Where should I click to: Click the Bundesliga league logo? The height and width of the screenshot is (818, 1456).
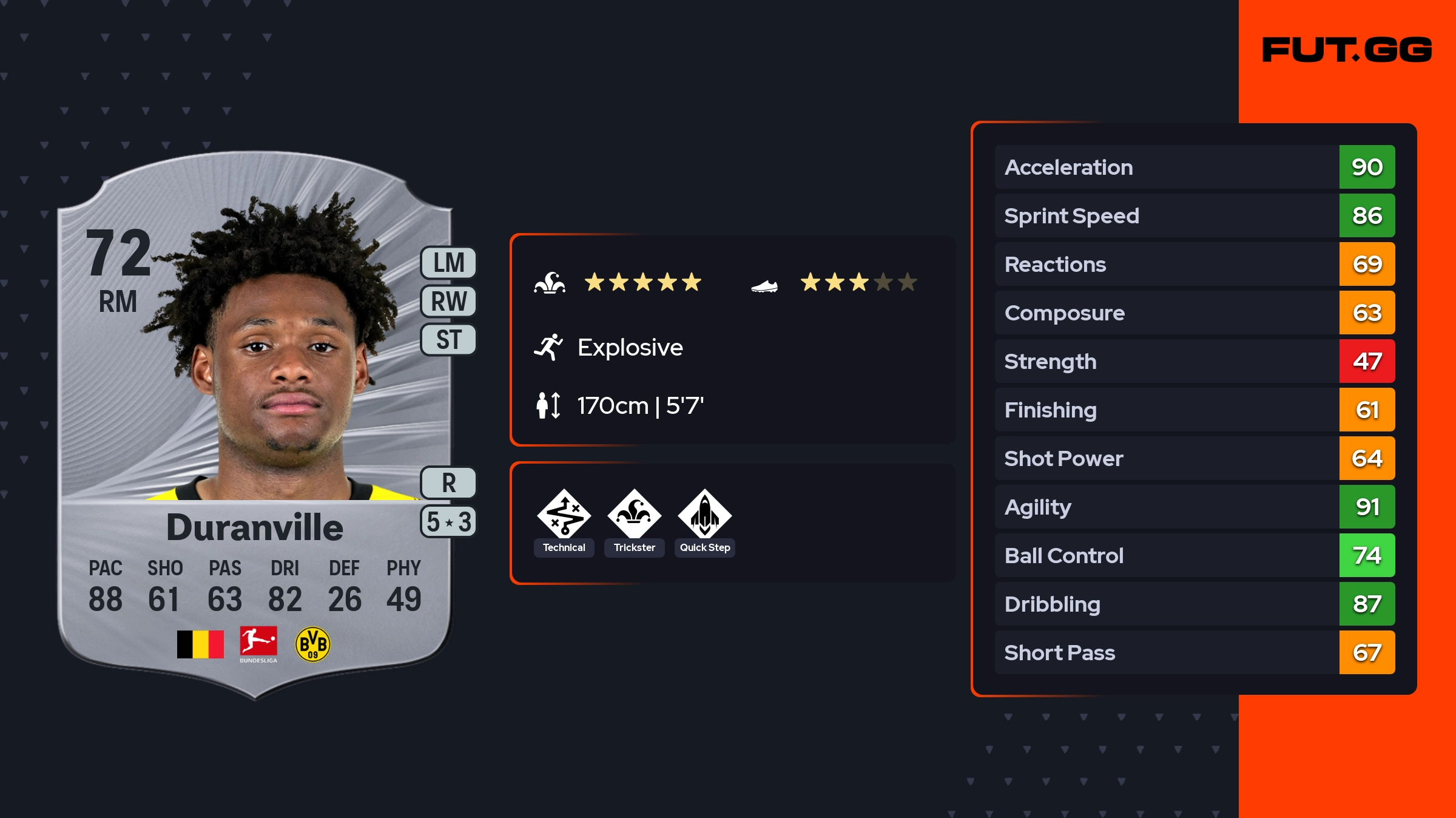(258, 644)
